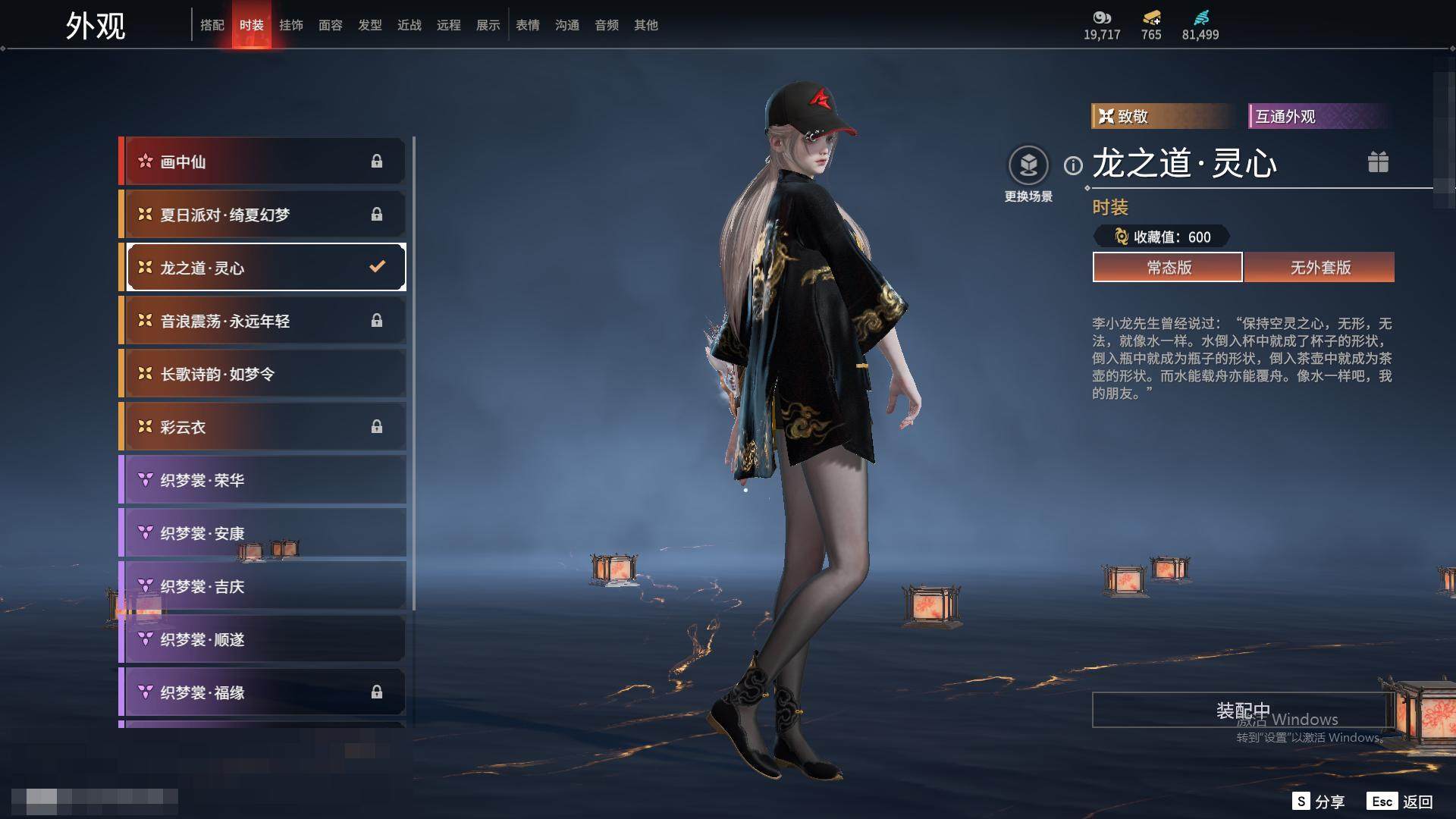
Task: Click the gift box icon
Action: [1378, 162]
